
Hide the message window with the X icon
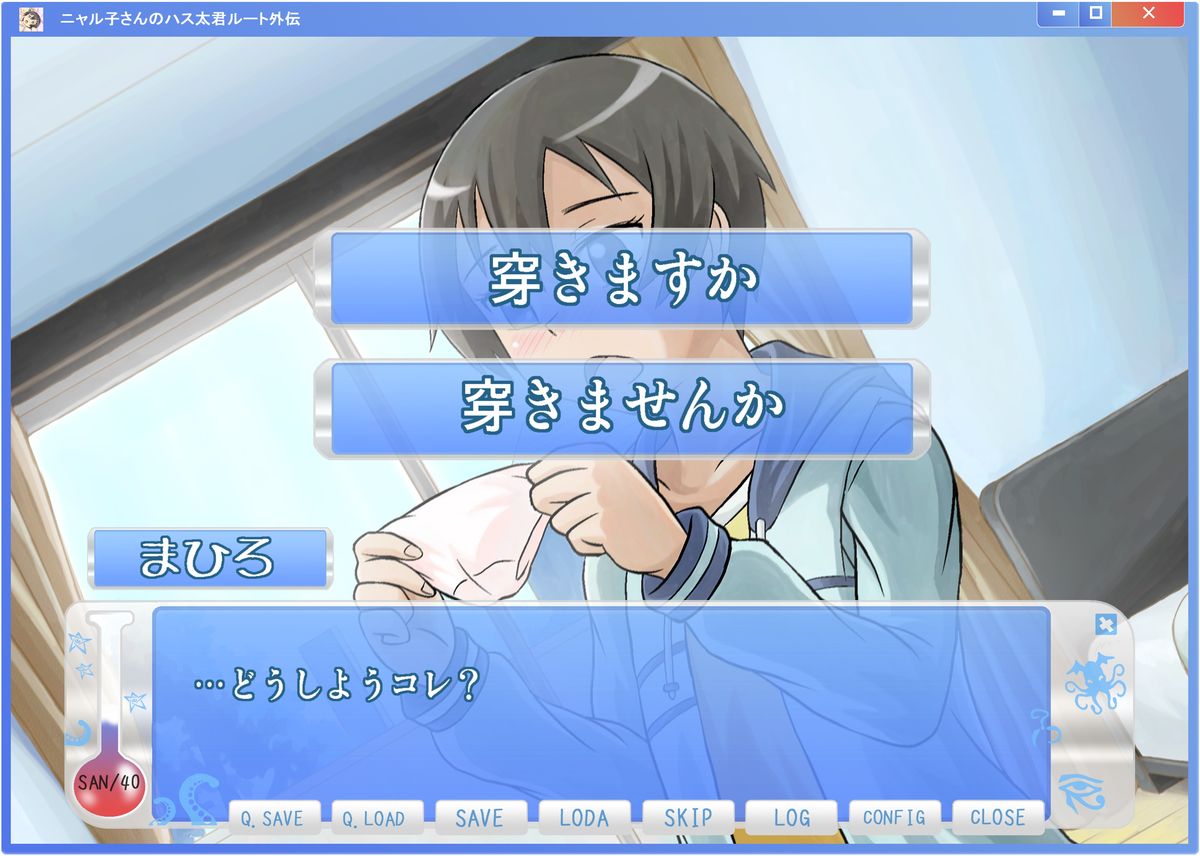(x=1104, y=624)
